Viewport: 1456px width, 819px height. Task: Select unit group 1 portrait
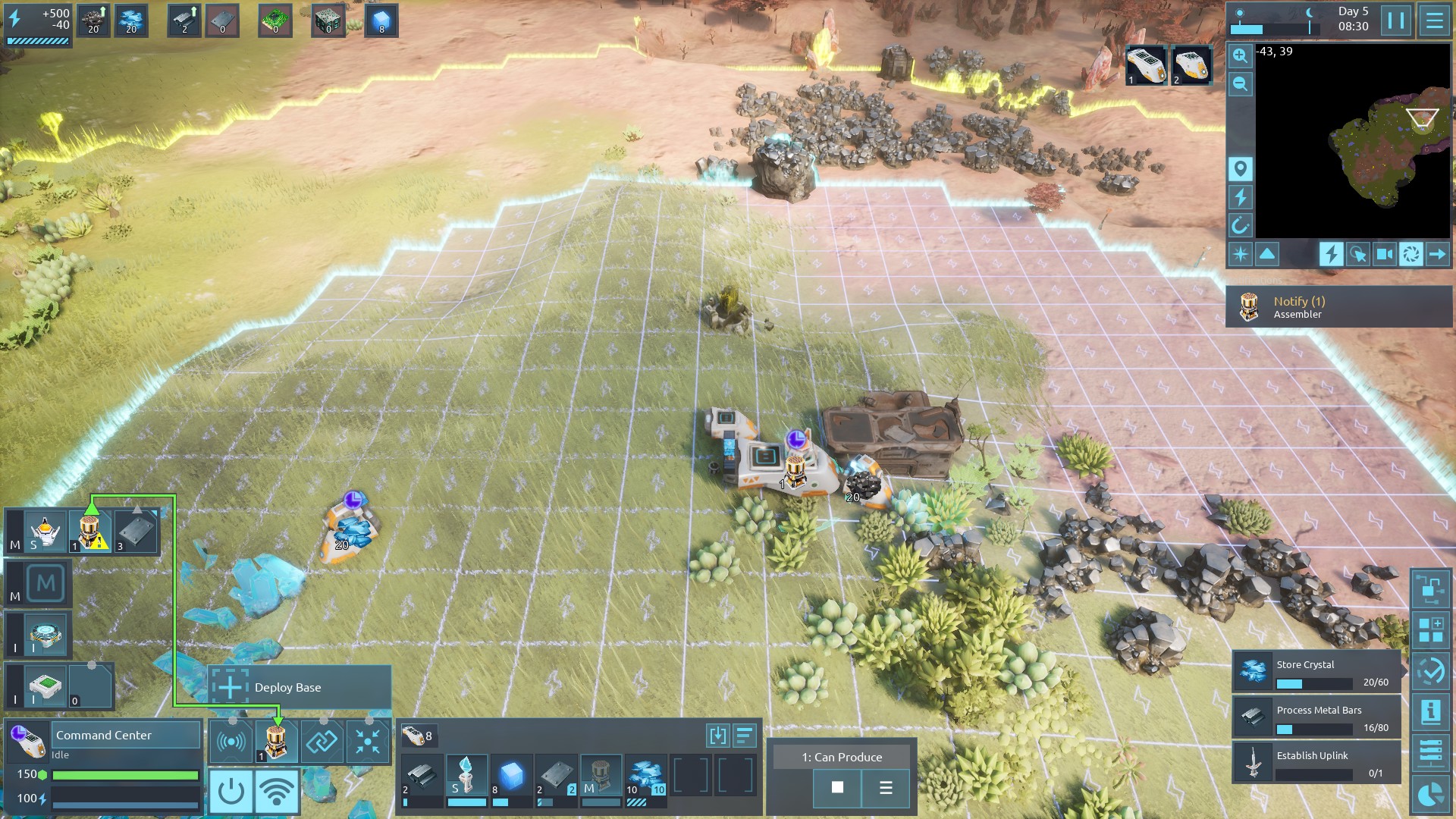pyautogui.click(x=1145, y=65)
